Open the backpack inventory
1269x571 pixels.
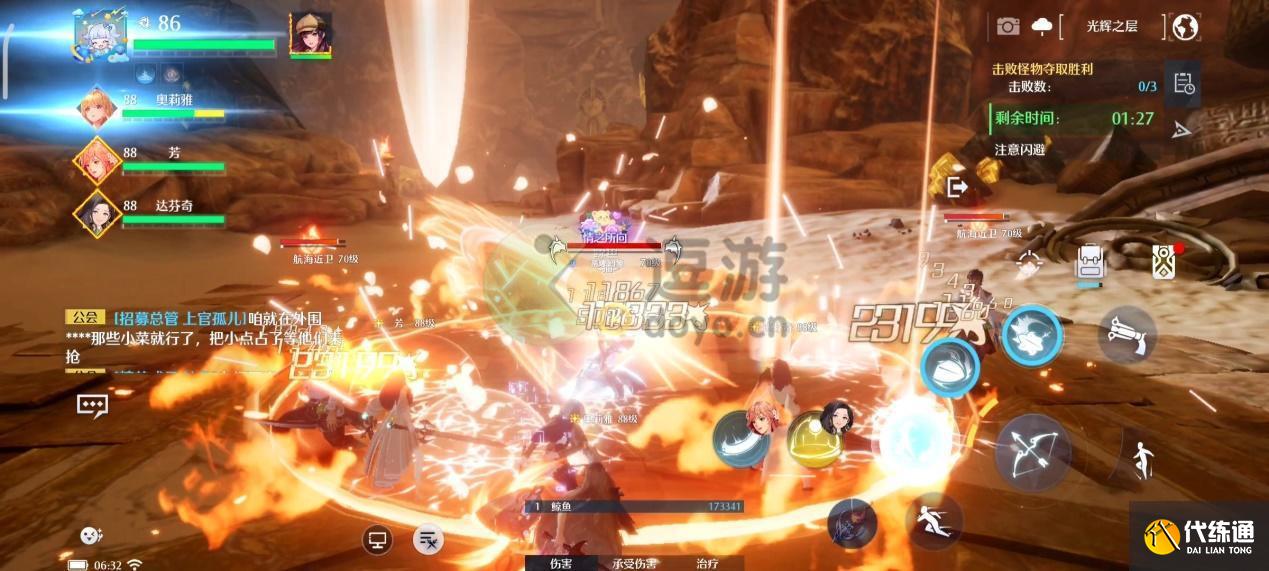point(1089,264)
